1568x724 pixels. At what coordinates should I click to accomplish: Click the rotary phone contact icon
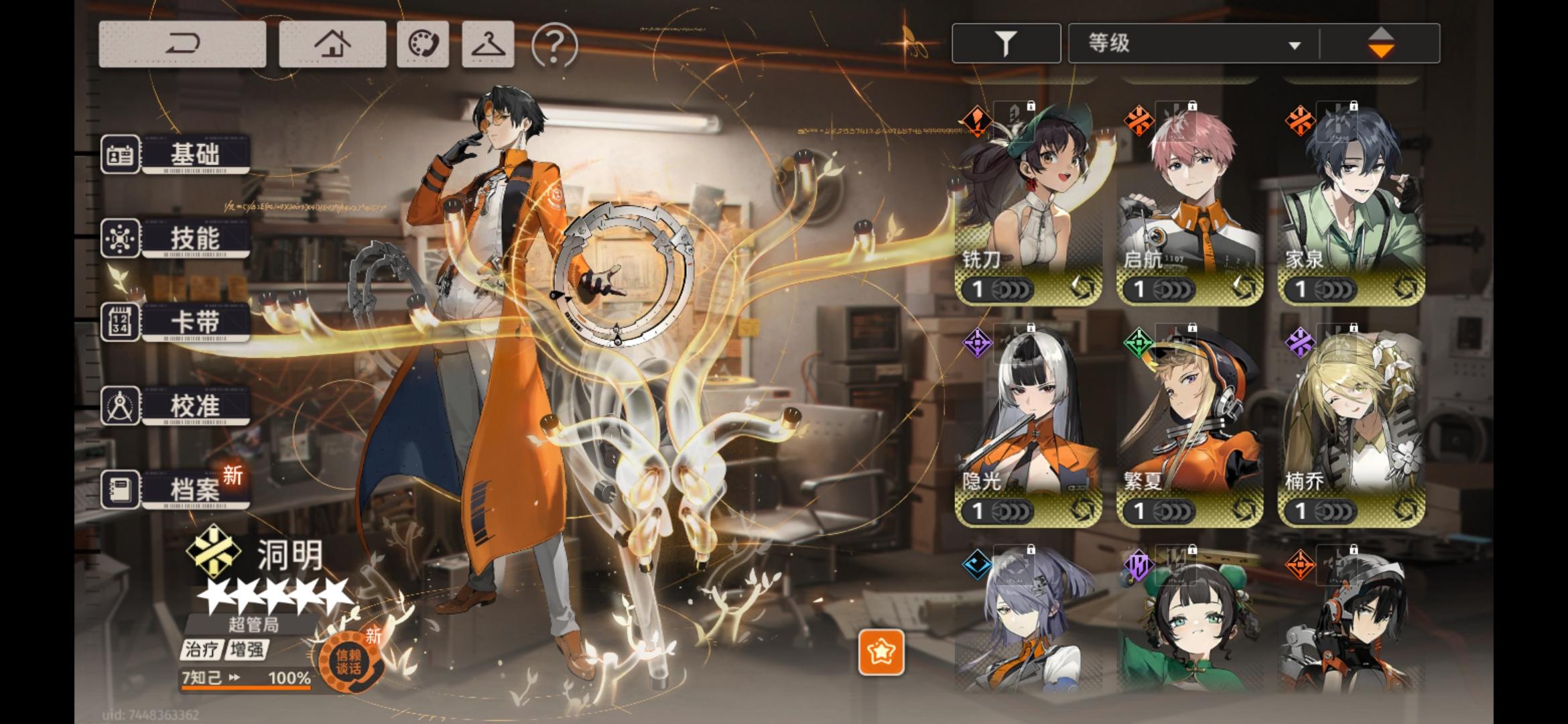[x=425, y=45]
